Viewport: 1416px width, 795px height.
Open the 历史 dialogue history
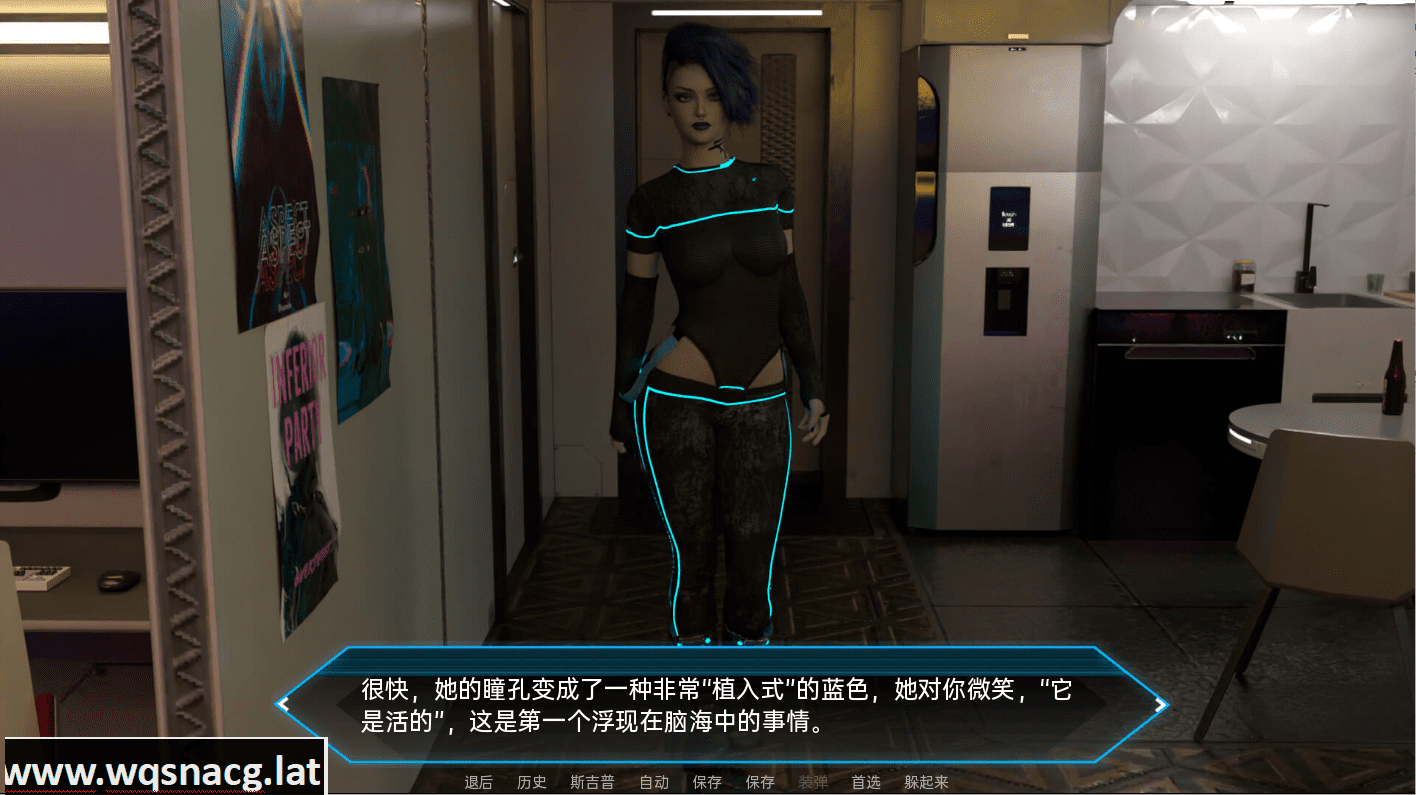[531, 783]
